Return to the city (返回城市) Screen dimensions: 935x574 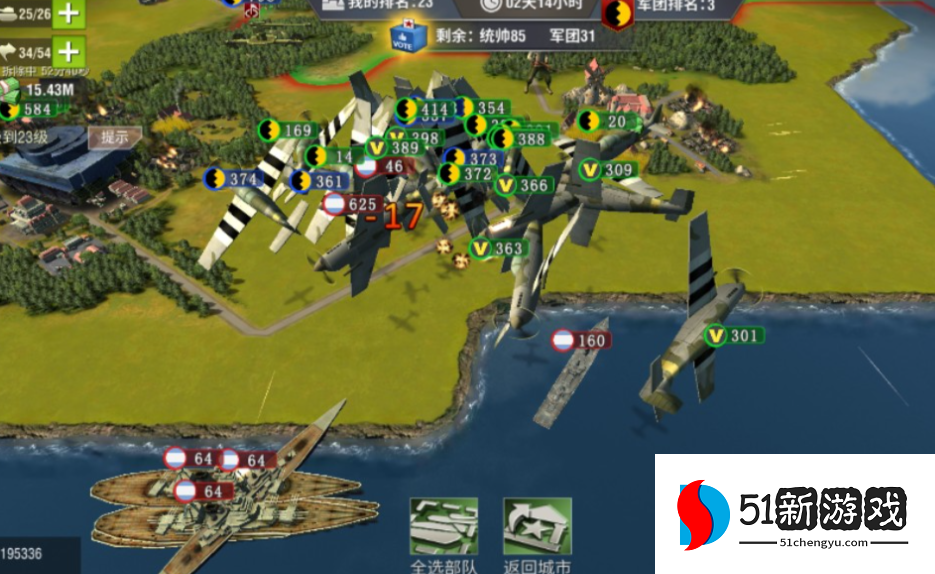point(537,535)
